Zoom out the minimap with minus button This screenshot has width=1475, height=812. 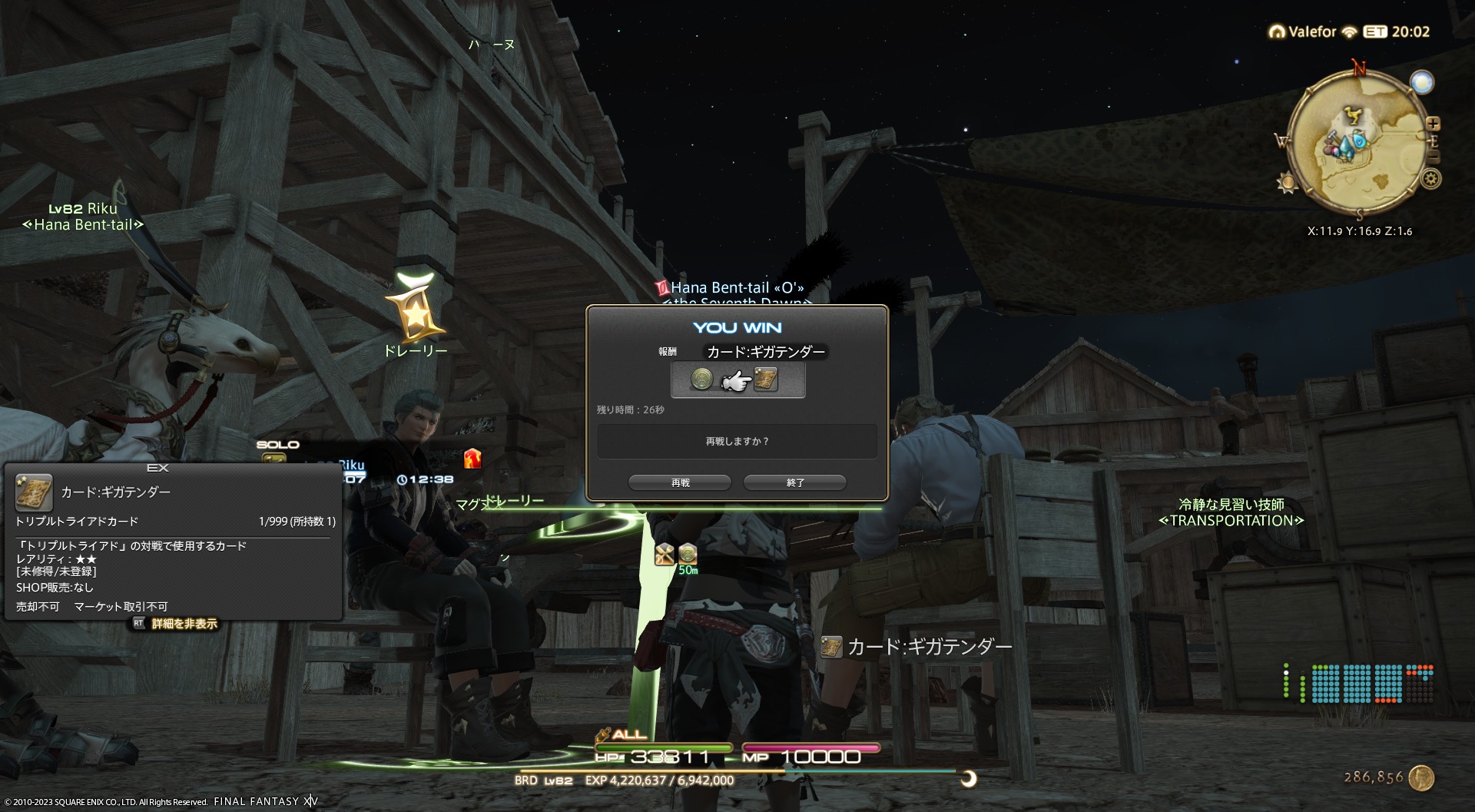[x=1433, y=157]
